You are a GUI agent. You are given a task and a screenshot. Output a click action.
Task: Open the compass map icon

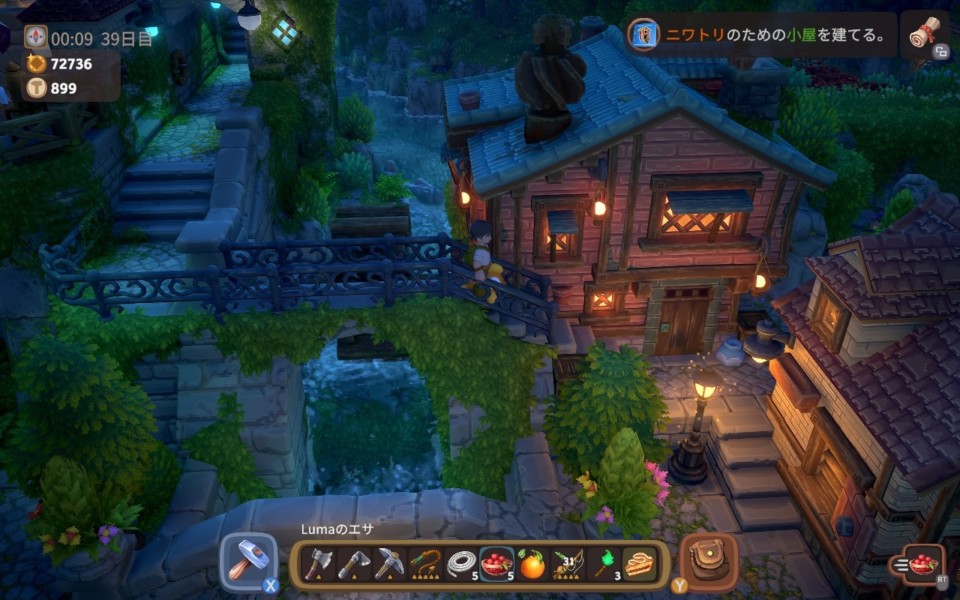point(36,38)
